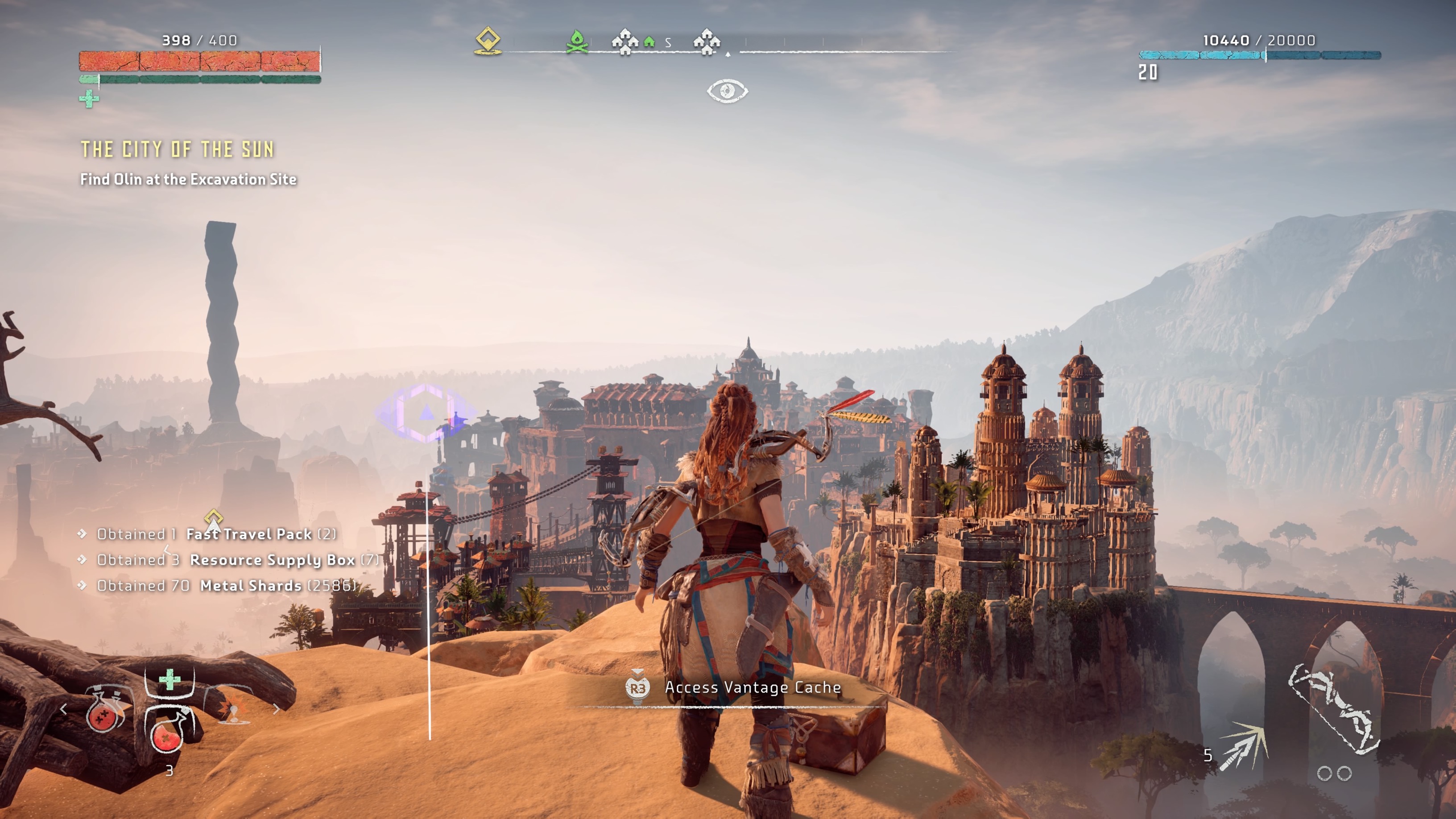Use the medicine pouch plus icon above the potions

click(x=169, y=680)
